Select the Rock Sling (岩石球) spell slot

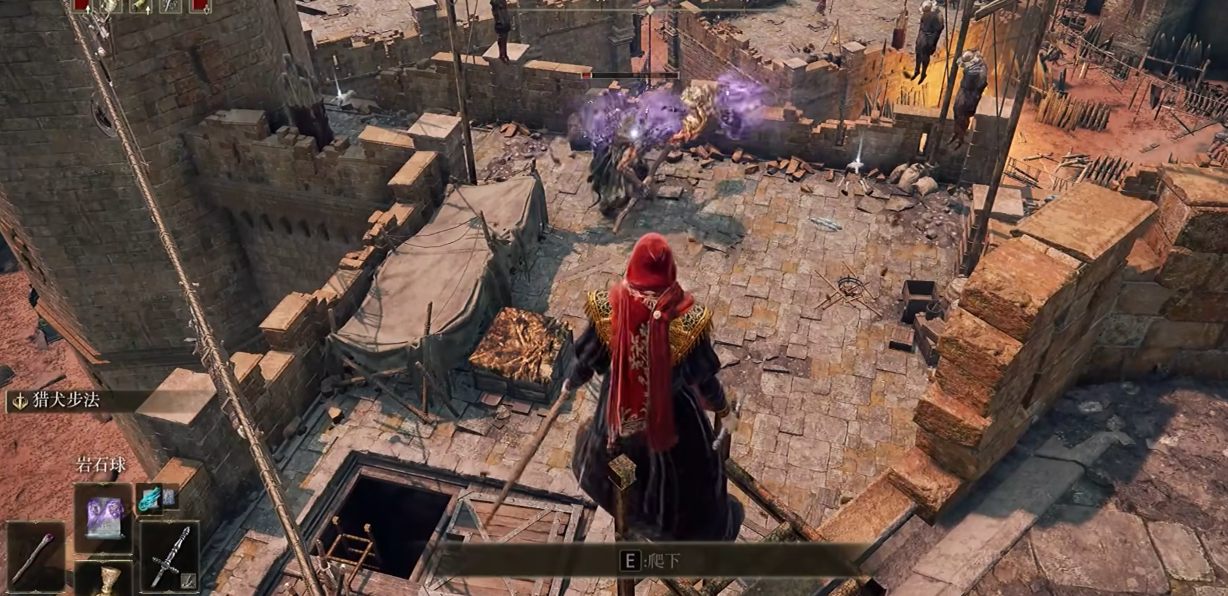click(104, 517)
